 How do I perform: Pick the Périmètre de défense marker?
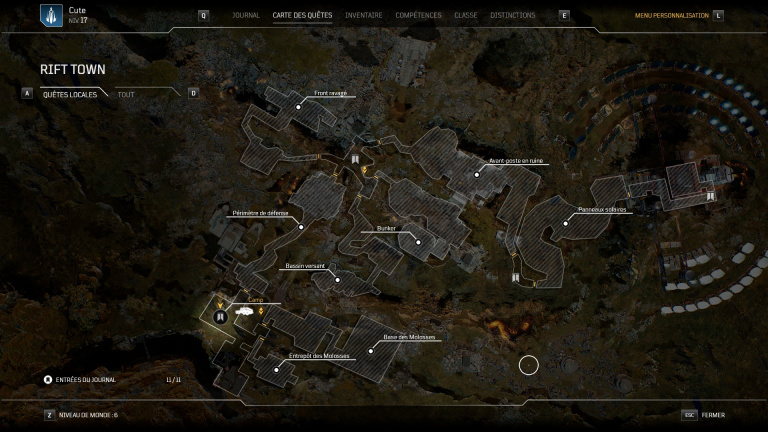point(301,226)
